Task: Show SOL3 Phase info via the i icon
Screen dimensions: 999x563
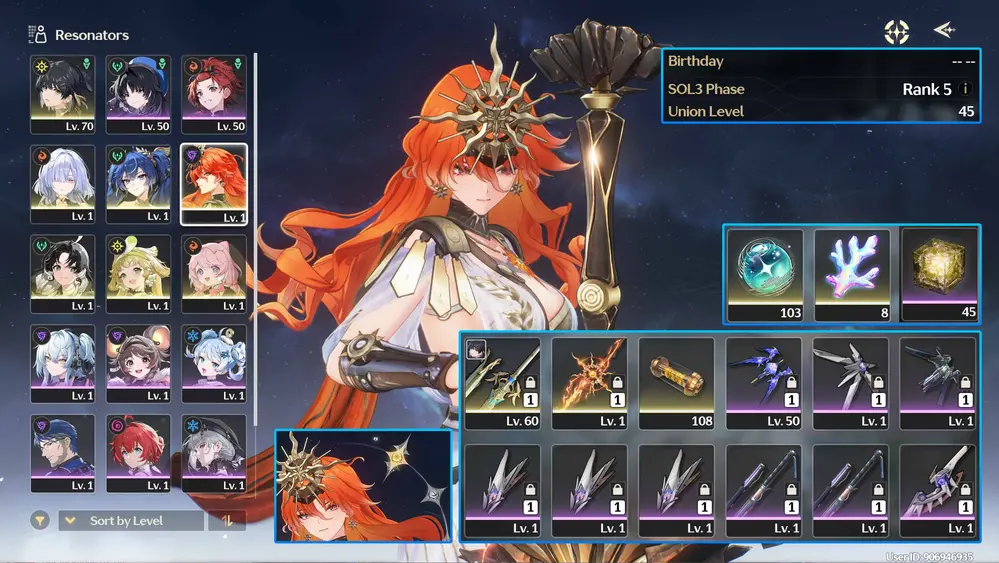Action: [x=965, y=89]
